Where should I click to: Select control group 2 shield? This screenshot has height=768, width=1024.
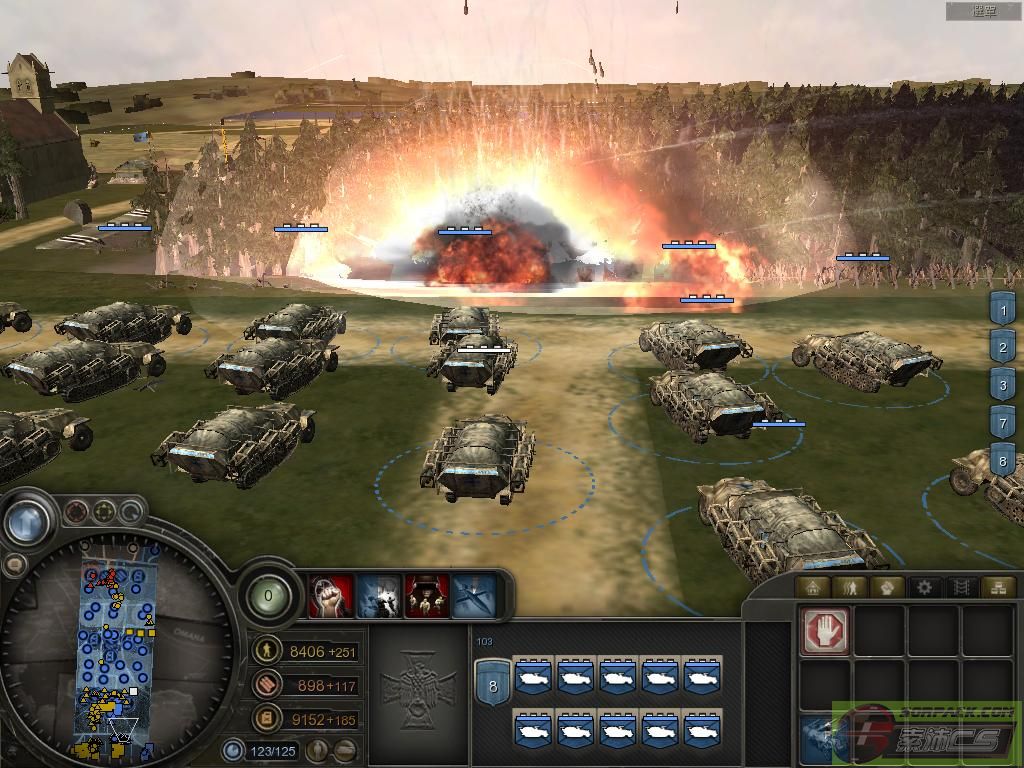1002,346
